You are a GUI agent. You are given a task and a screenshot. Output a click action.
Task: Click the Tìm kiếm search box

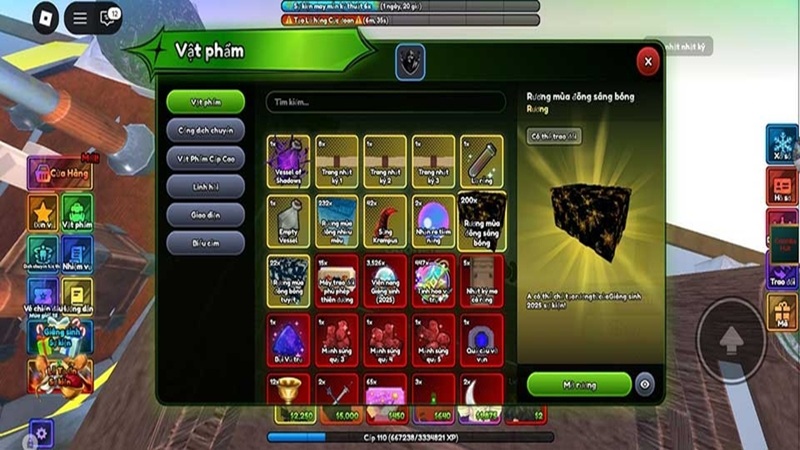(x=386, y=102)
